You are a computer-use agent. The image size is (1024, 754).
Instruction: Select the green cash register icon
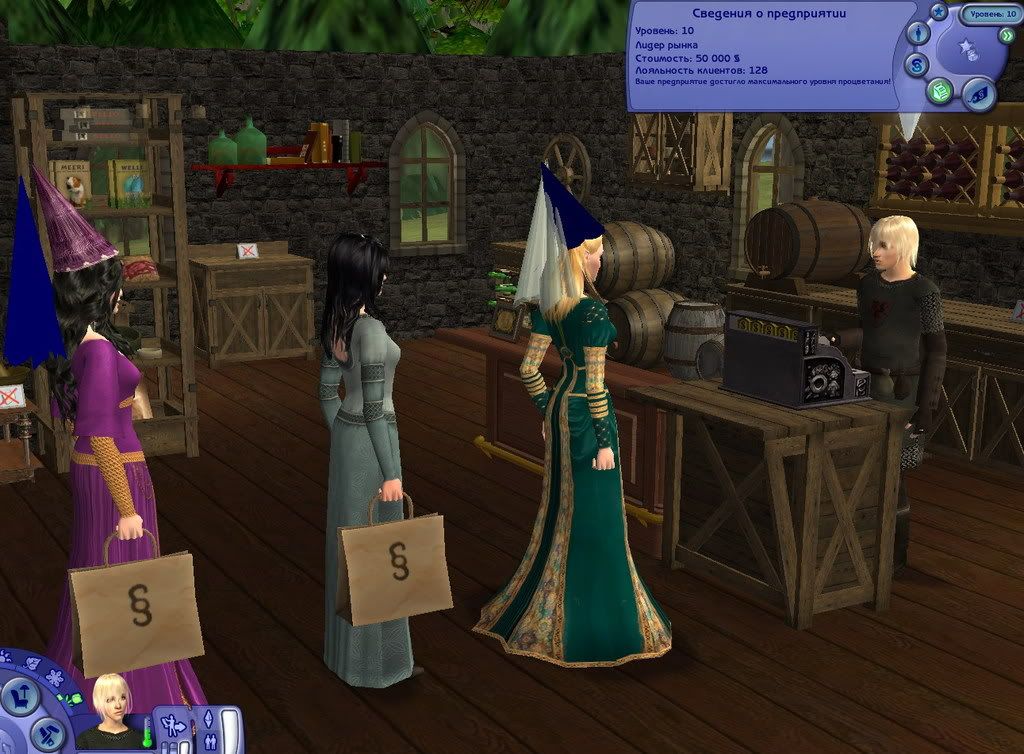pos(940,92)
